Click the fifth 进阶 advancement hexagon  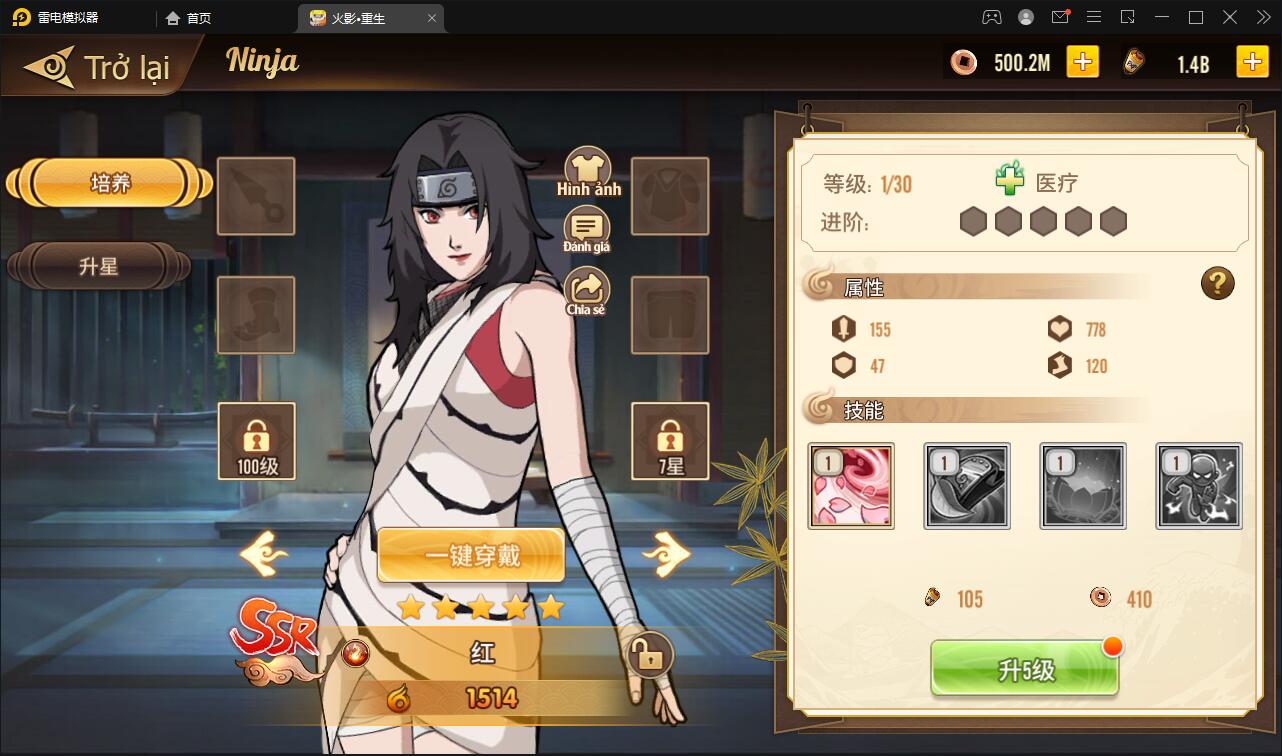1113,222
